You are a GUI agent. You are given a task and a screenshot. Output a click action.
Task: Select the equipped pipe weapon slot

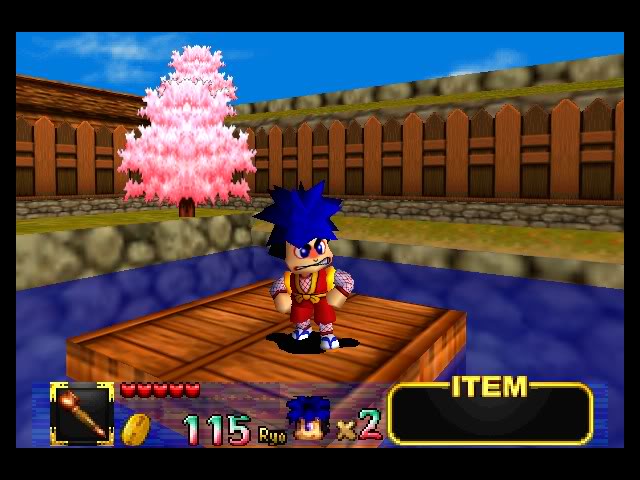[x=82, y=413]
